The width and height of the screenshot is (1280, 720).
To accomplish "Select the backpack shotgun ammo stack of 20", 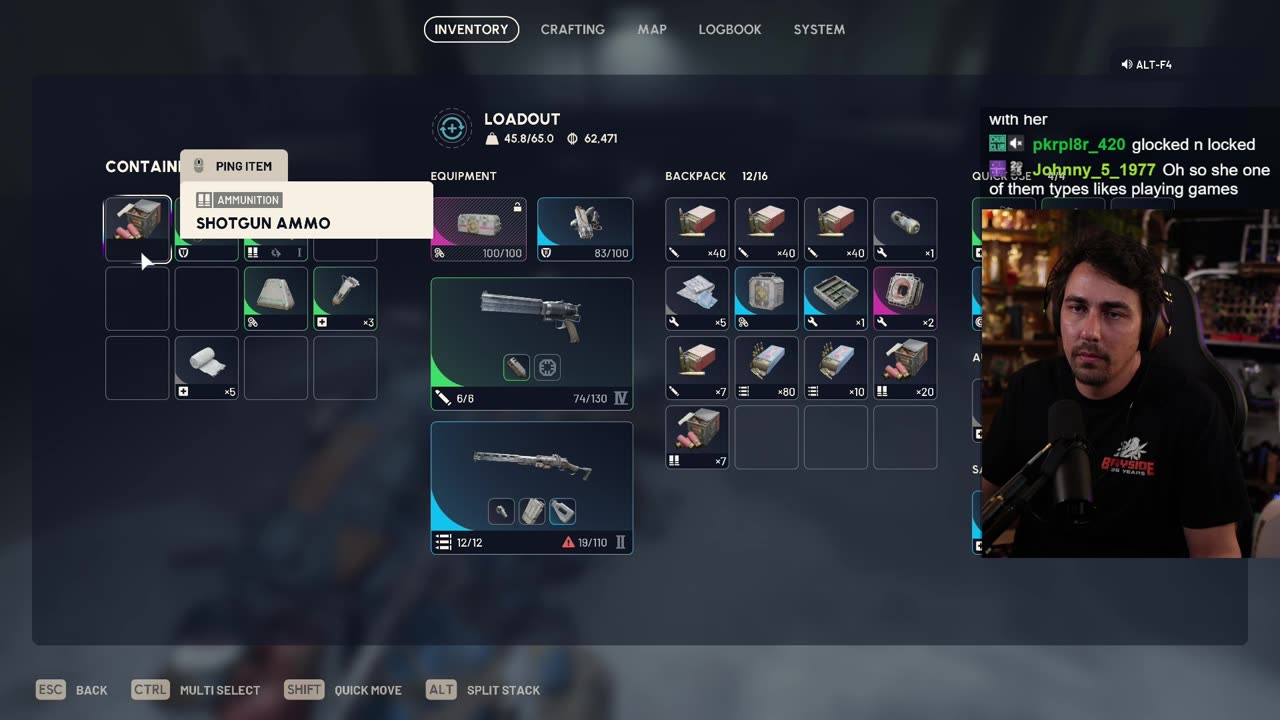I will point(905,368).
